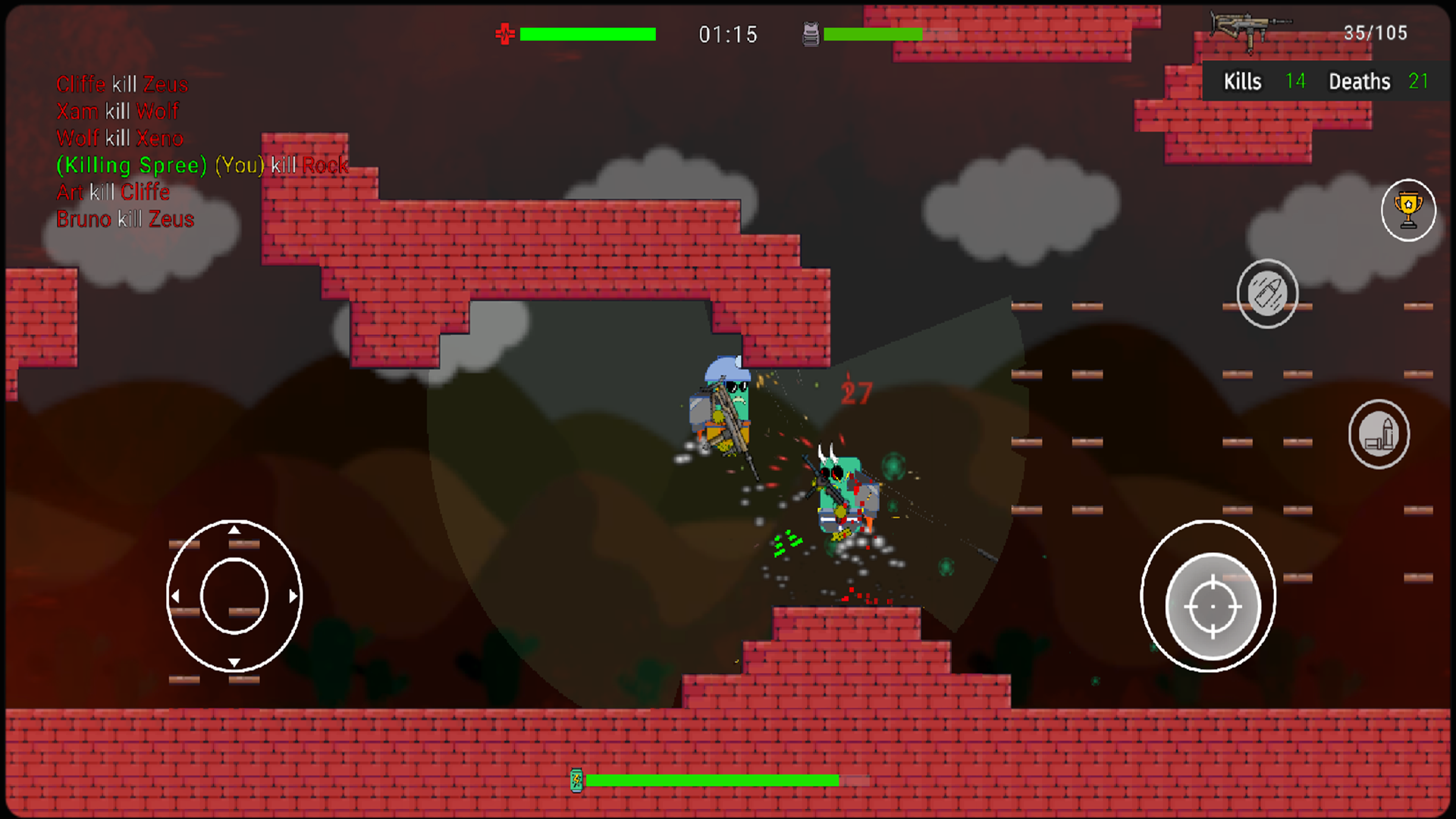Tap the center of the virtual joystick
1456x819 pixels.
point(234,597)
